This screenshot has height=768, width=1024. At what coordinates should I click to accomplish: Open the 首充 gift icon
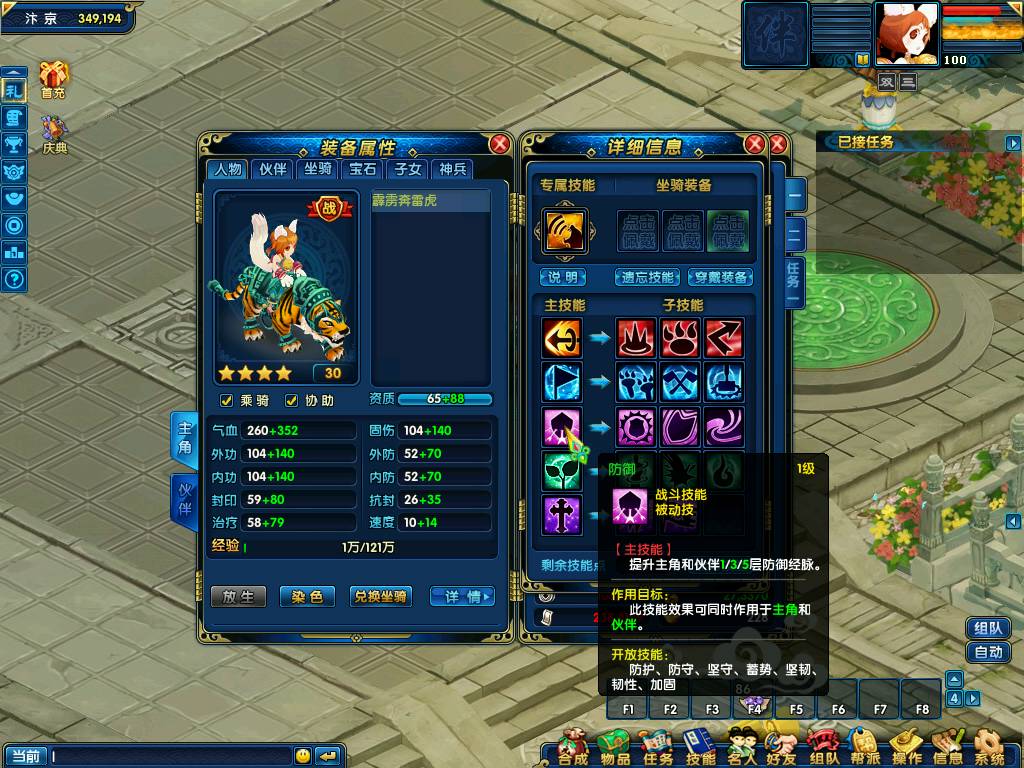tap(53, 78)
